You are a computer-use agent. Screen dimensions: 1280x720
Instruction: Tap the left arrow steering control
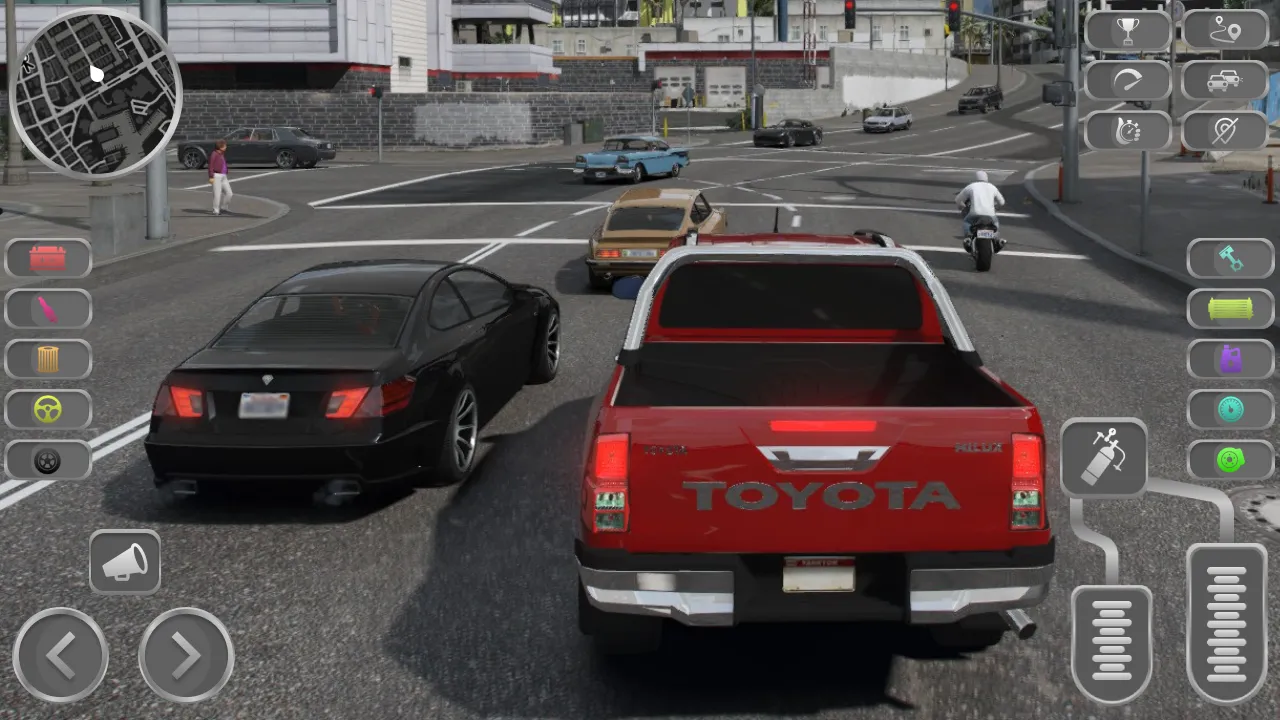(x=60, y=657)
